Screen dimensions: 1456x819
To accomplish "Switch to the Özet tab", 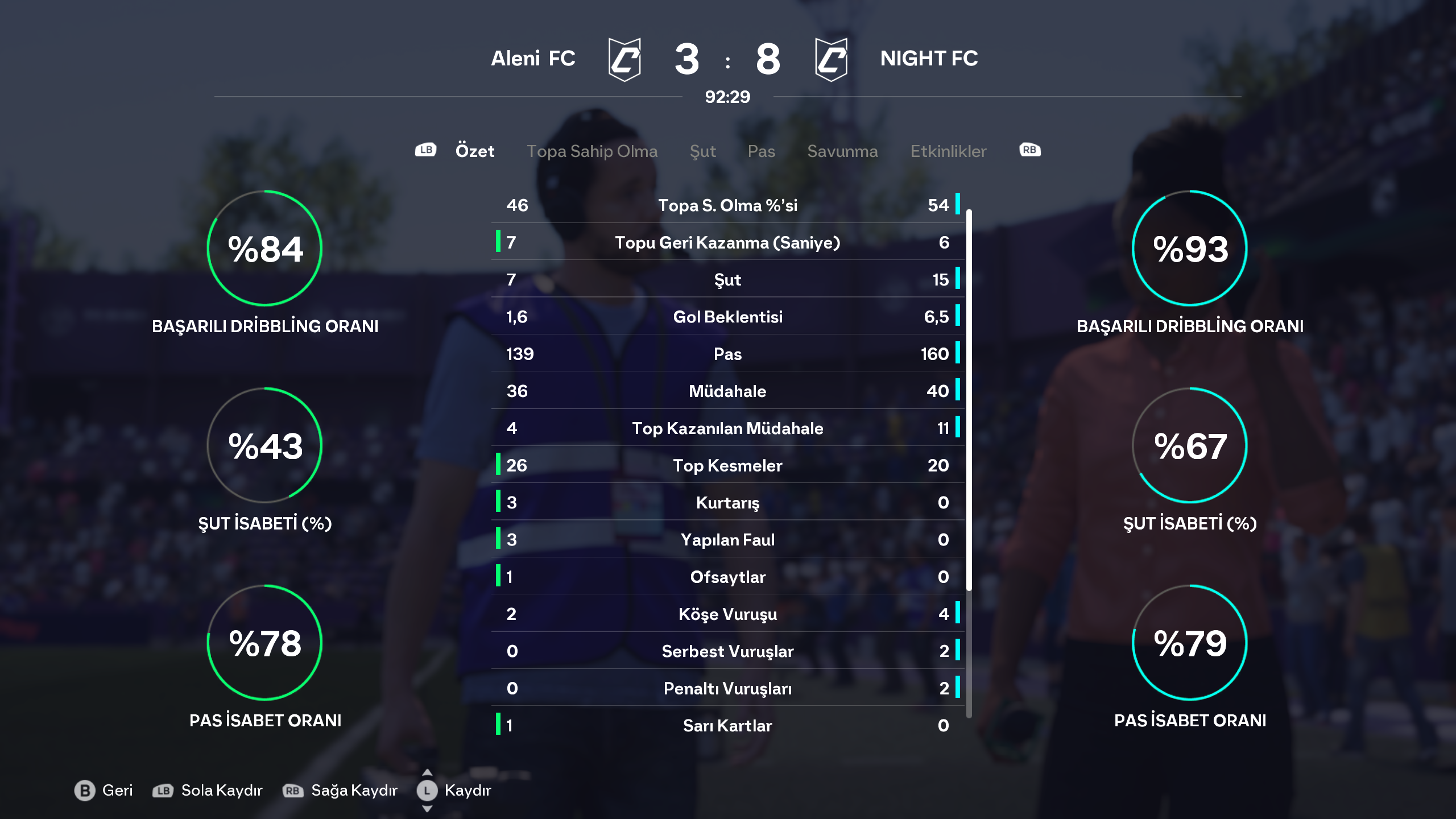I will pos(474,151).
